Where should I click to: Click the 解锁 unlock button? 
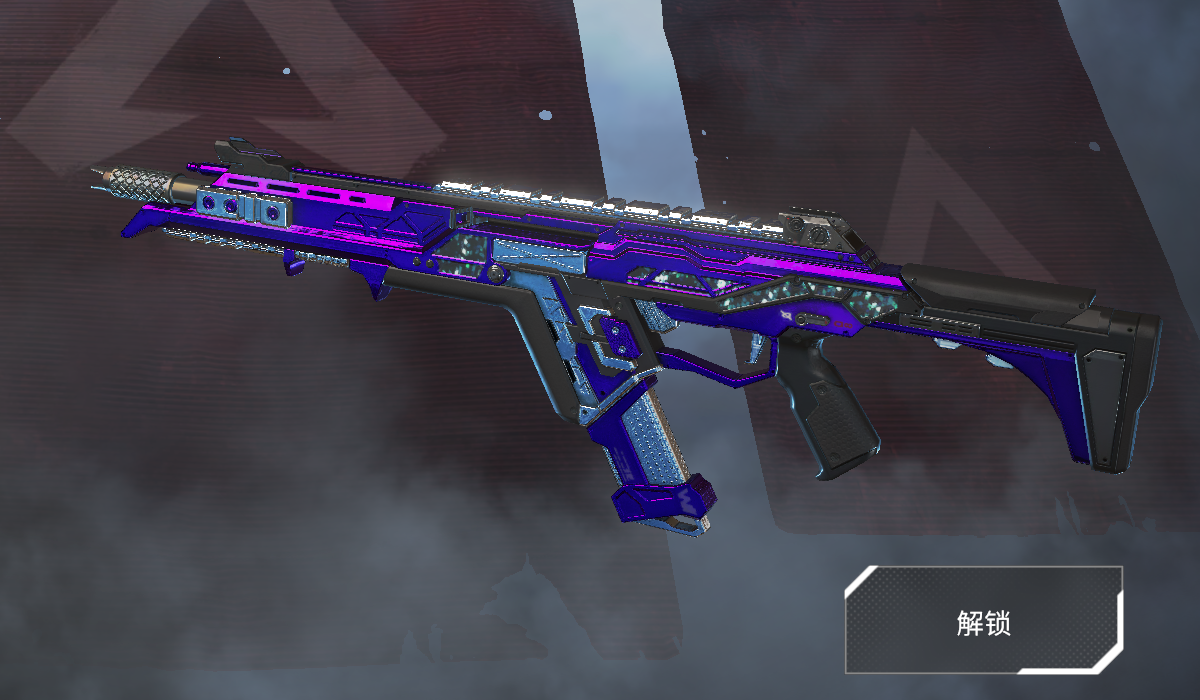tap(983, 621)
